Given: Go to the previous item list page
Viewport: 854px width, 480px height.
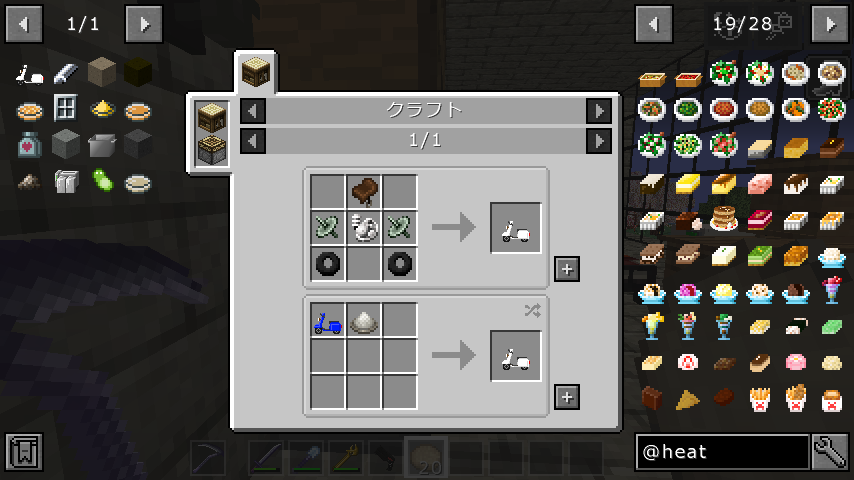Looking at the screenshot, I should pos(655,22).
